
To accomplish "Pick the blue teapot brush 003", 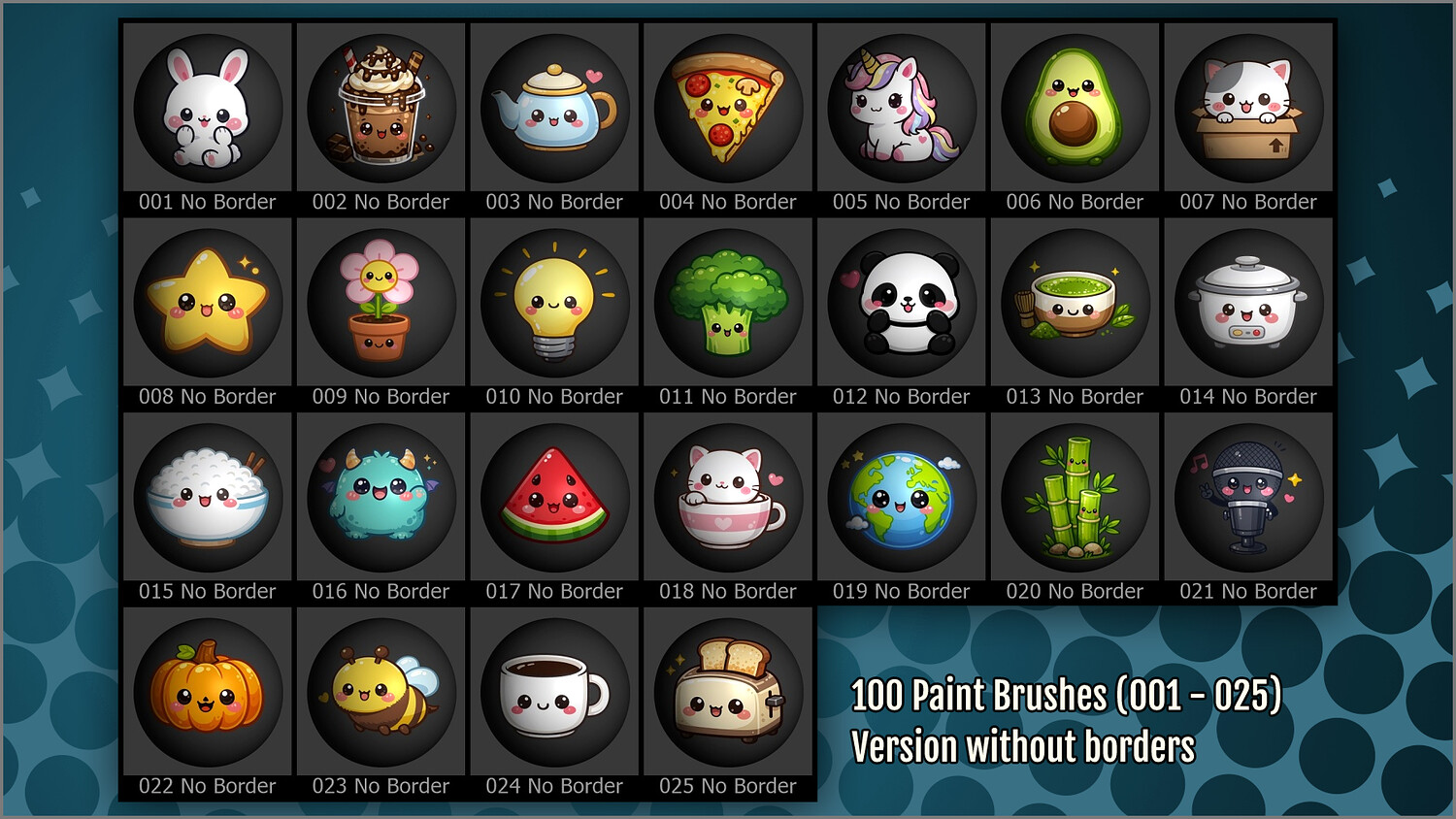I will click(554, 109).
